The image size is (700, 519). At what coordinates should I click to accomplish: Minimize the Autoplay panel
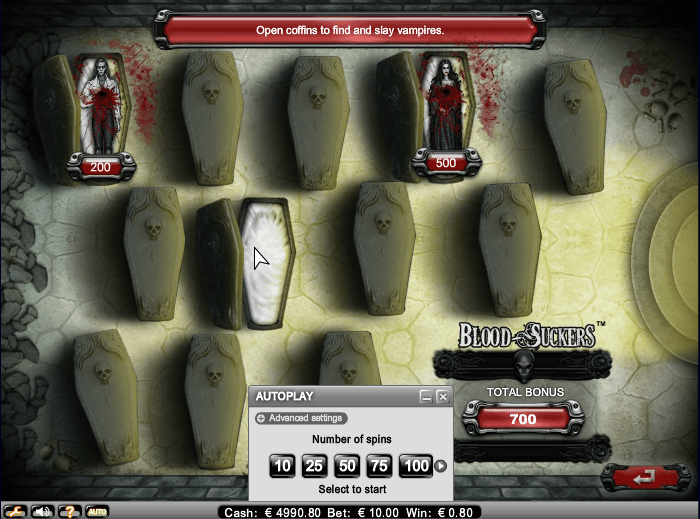[x=425, y=396]
